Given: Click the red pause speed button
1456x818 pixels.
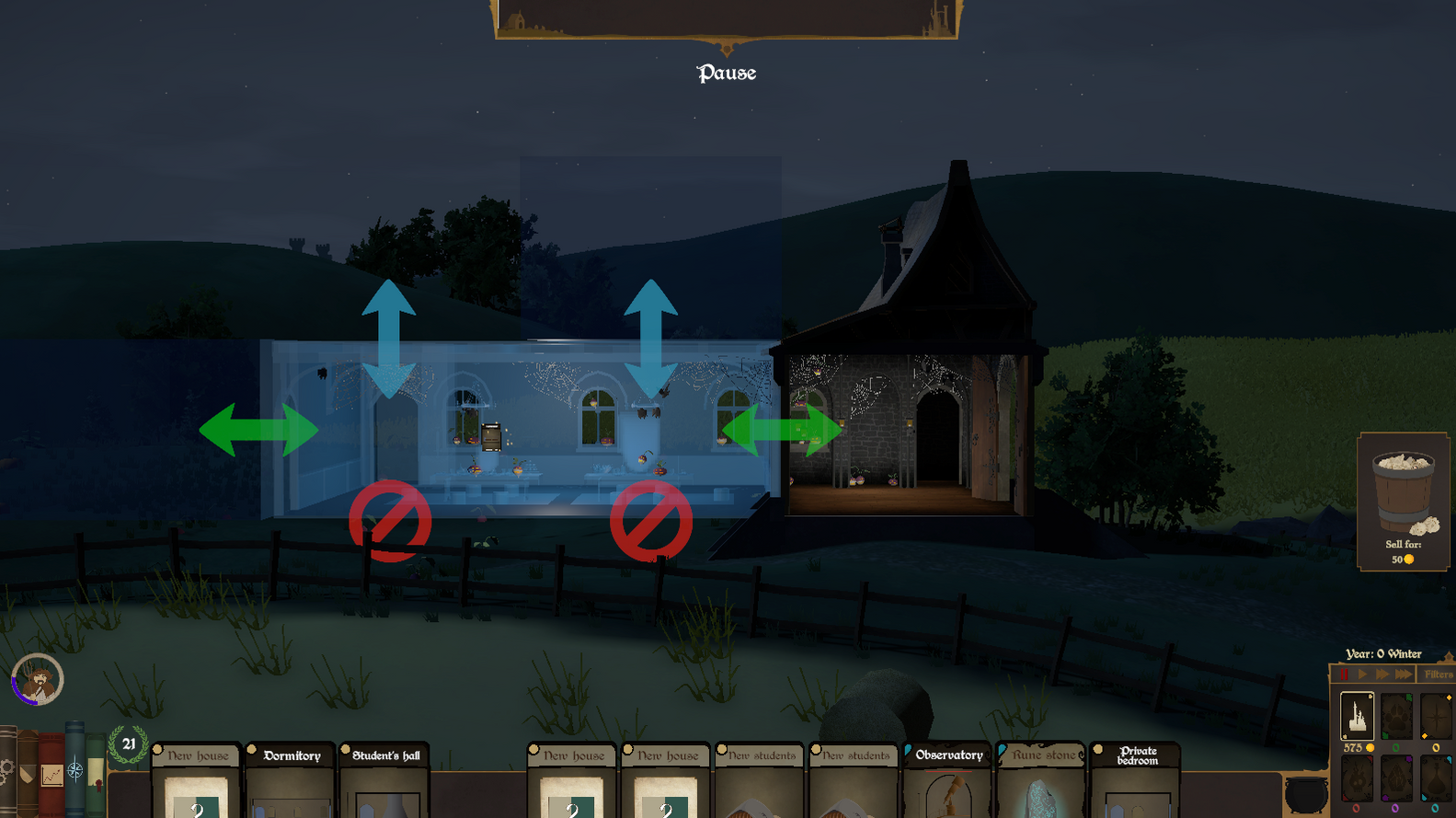Looking at the screenshot, I should (1343, 674).
